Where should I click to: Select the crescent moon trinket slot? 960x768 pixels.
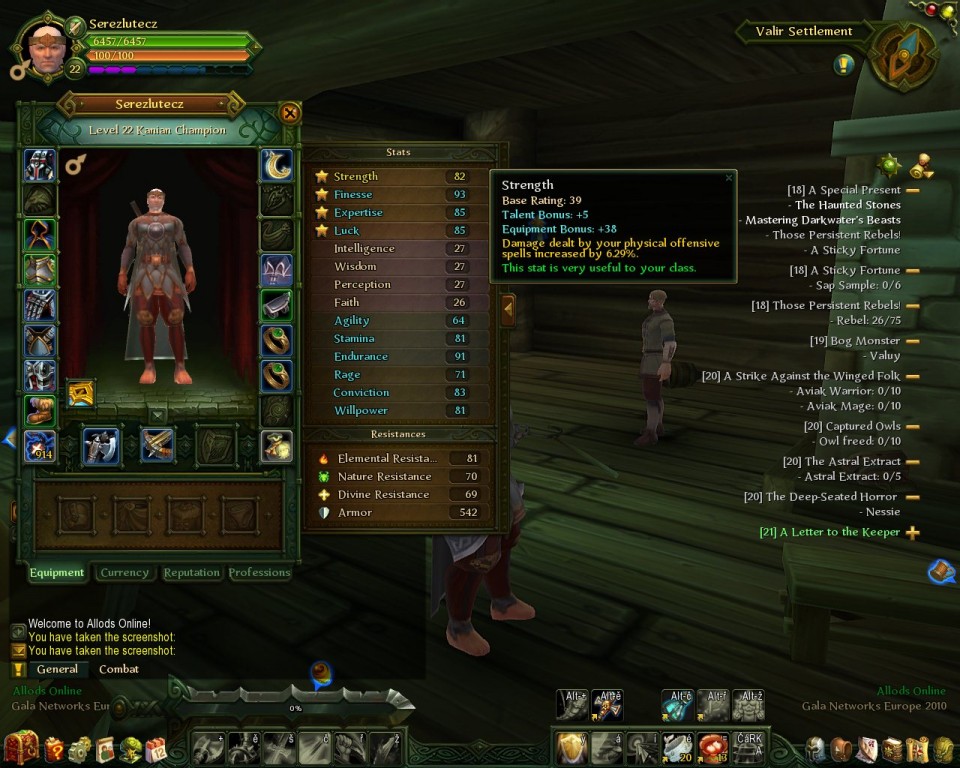coord(277,165)
